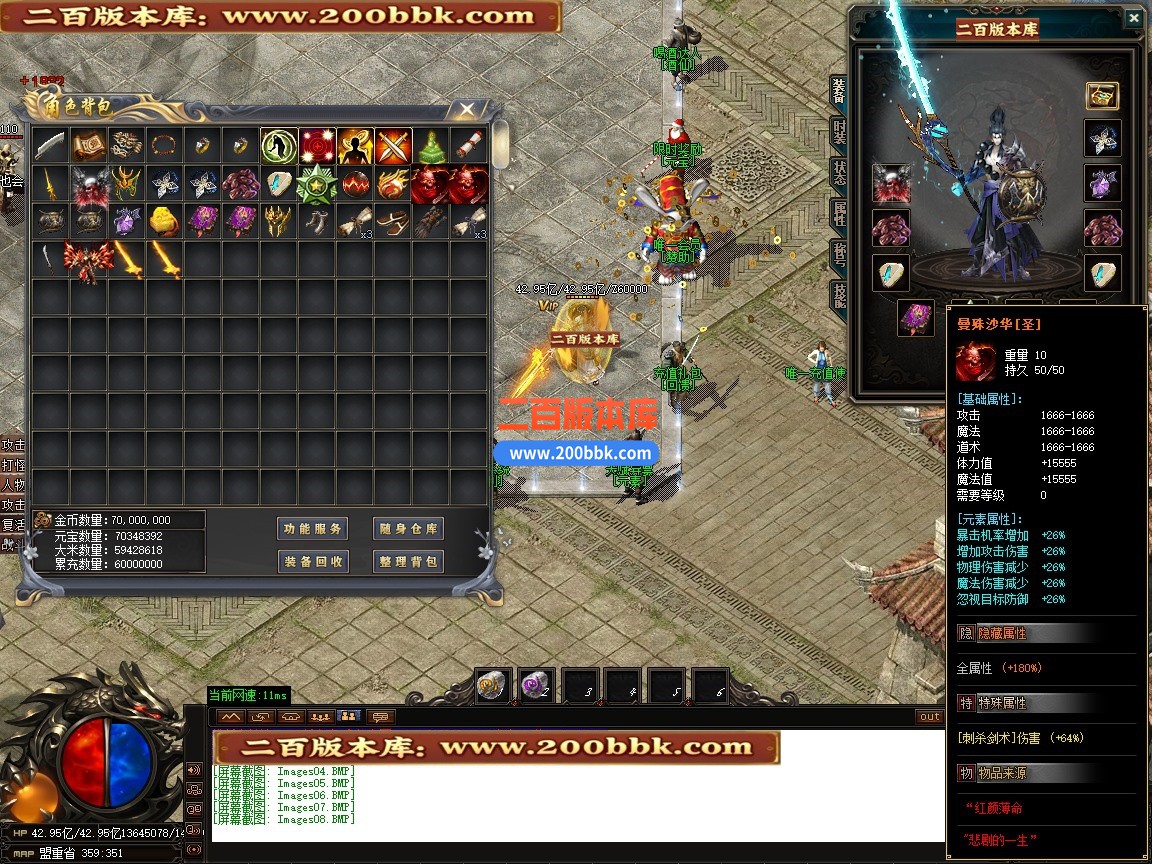This screenshot has height=864, width=1152.
Task: Select the equipped winged skull helmet slot
Action: (891, 184)
